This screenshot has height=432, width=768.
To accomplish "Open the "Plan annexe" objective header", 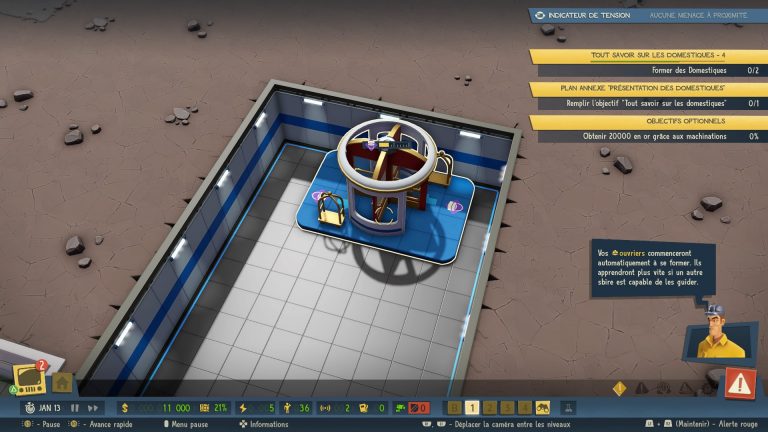I will tap(648, 89).
